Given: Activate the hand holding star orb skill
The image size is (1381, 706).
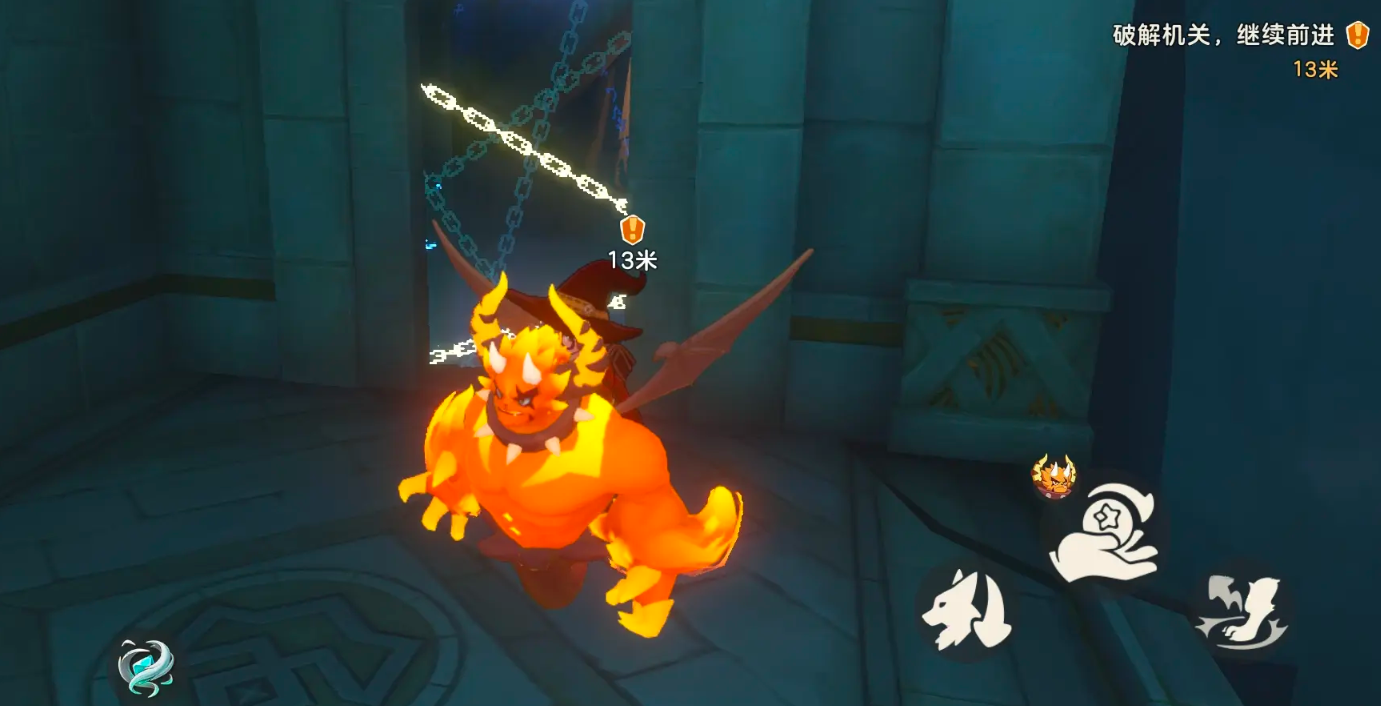Looking at the screenshot, I should pyautogui.click(x=1104, y=533).
